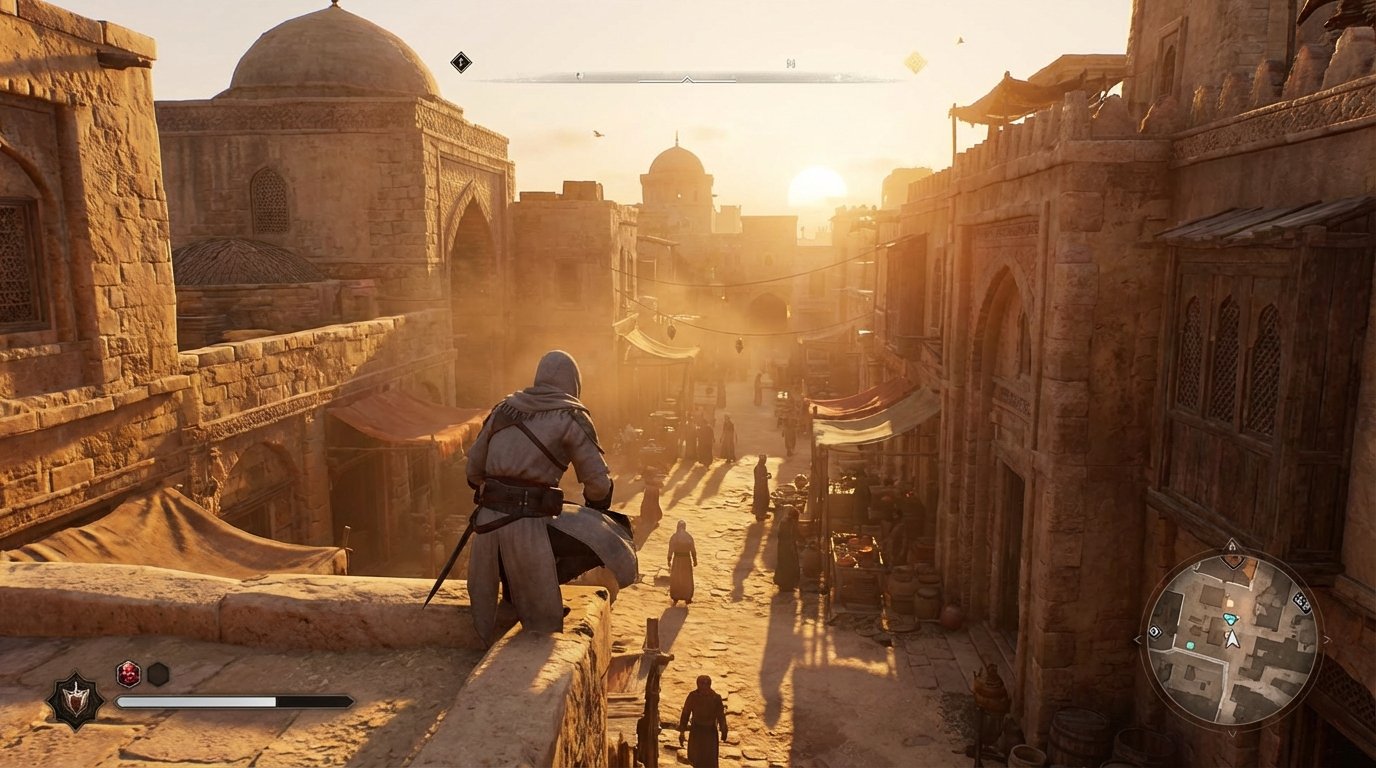Click the downward chevron beneath the minimap
The image size is (1376, 768).
[x=1232, y=734]
